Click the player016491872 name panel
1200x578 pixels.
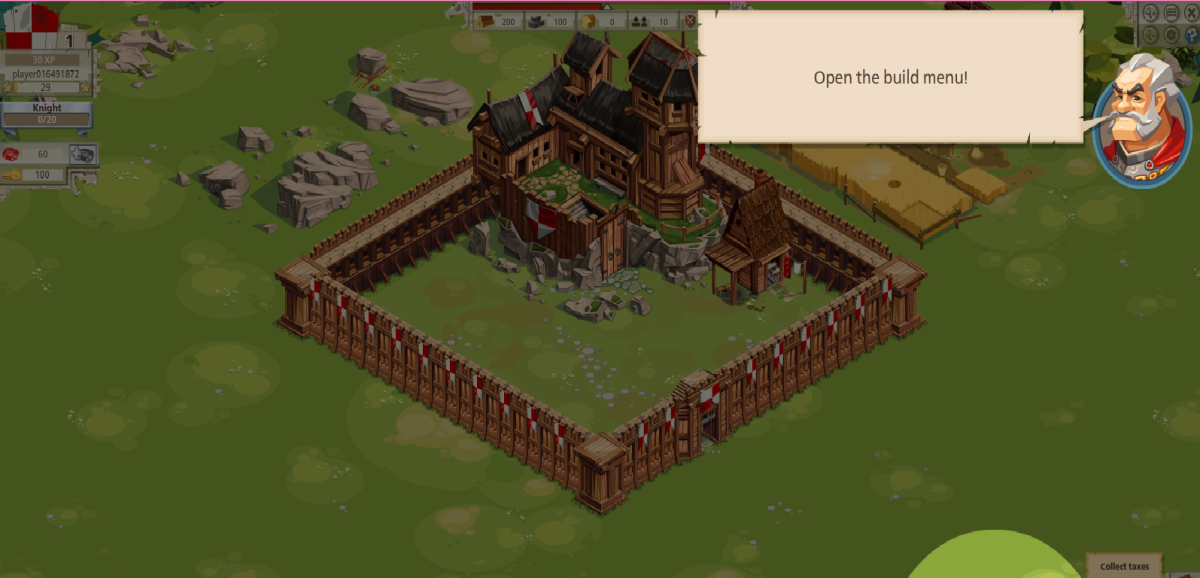point(46,74)
